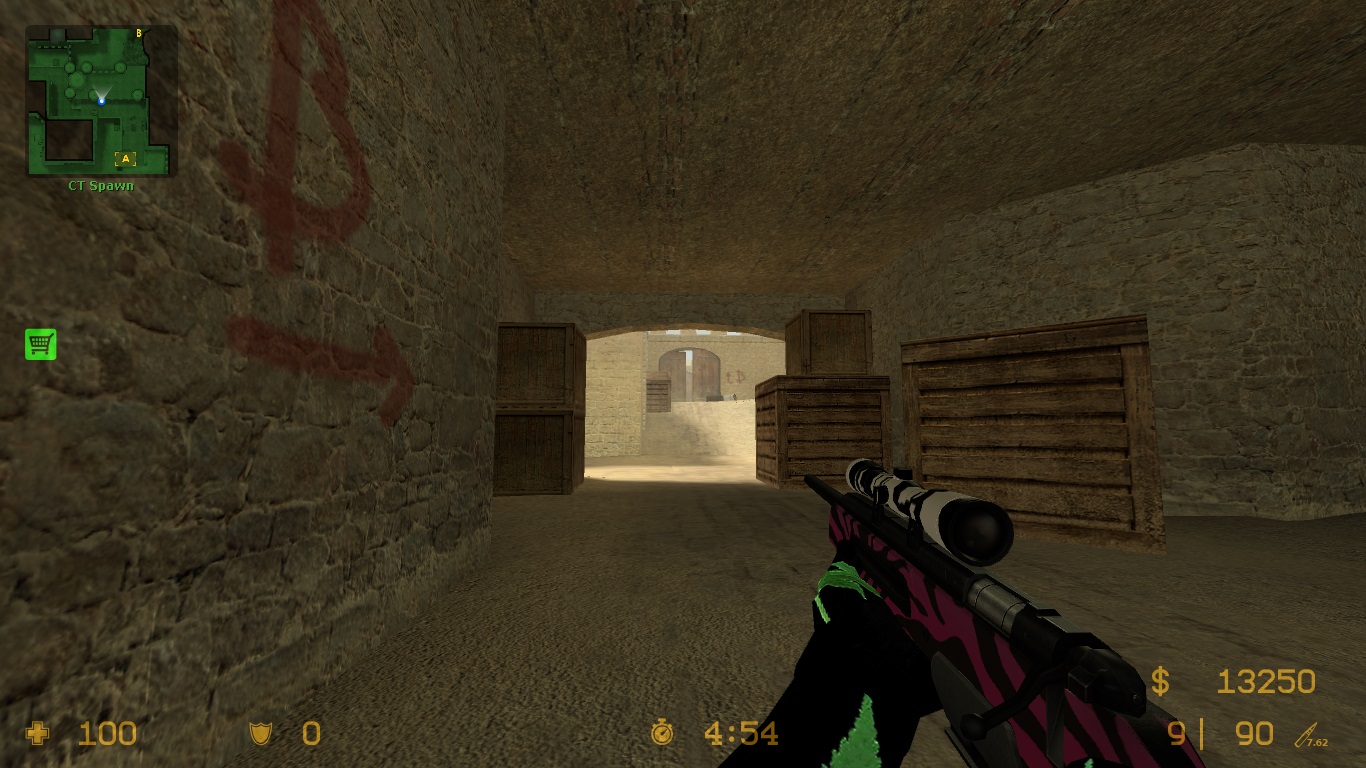Select the health cross icon
The height and width of the screenshot is (768, 1366).
[38, 733]
